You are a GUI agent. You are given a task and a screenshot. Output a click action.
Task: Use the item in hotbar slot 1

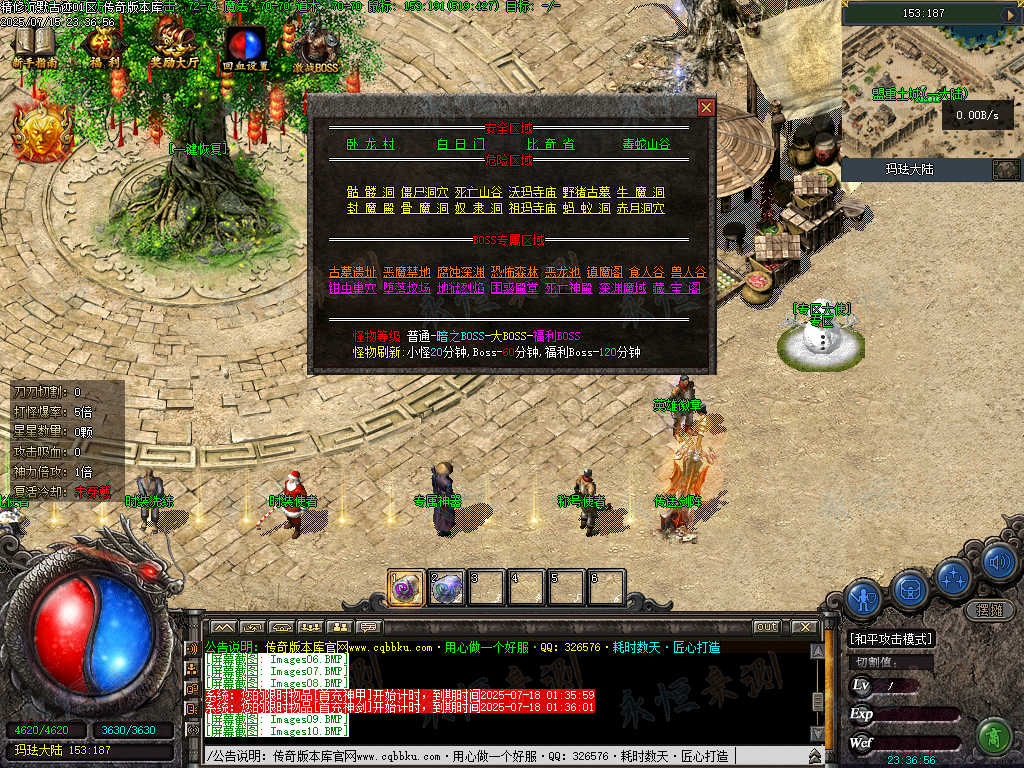405,588
